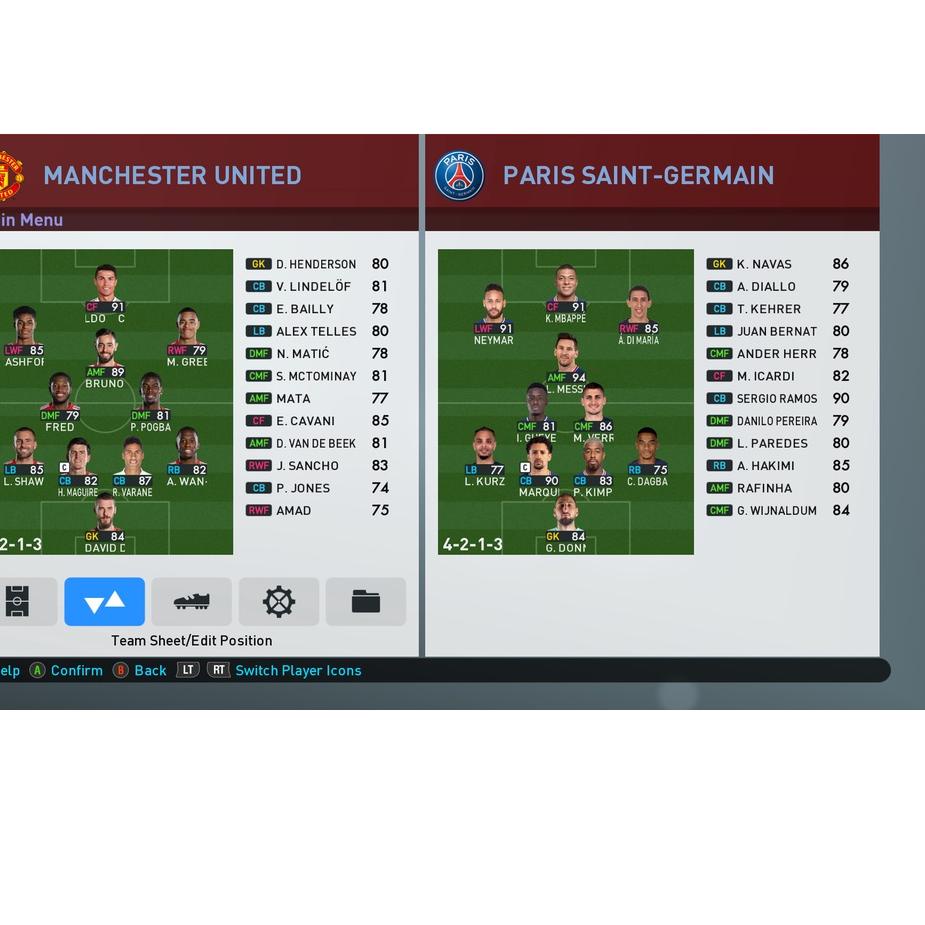Pick Alex Telles from the bench list
The image size is (925, 925).
pos(317,331)
